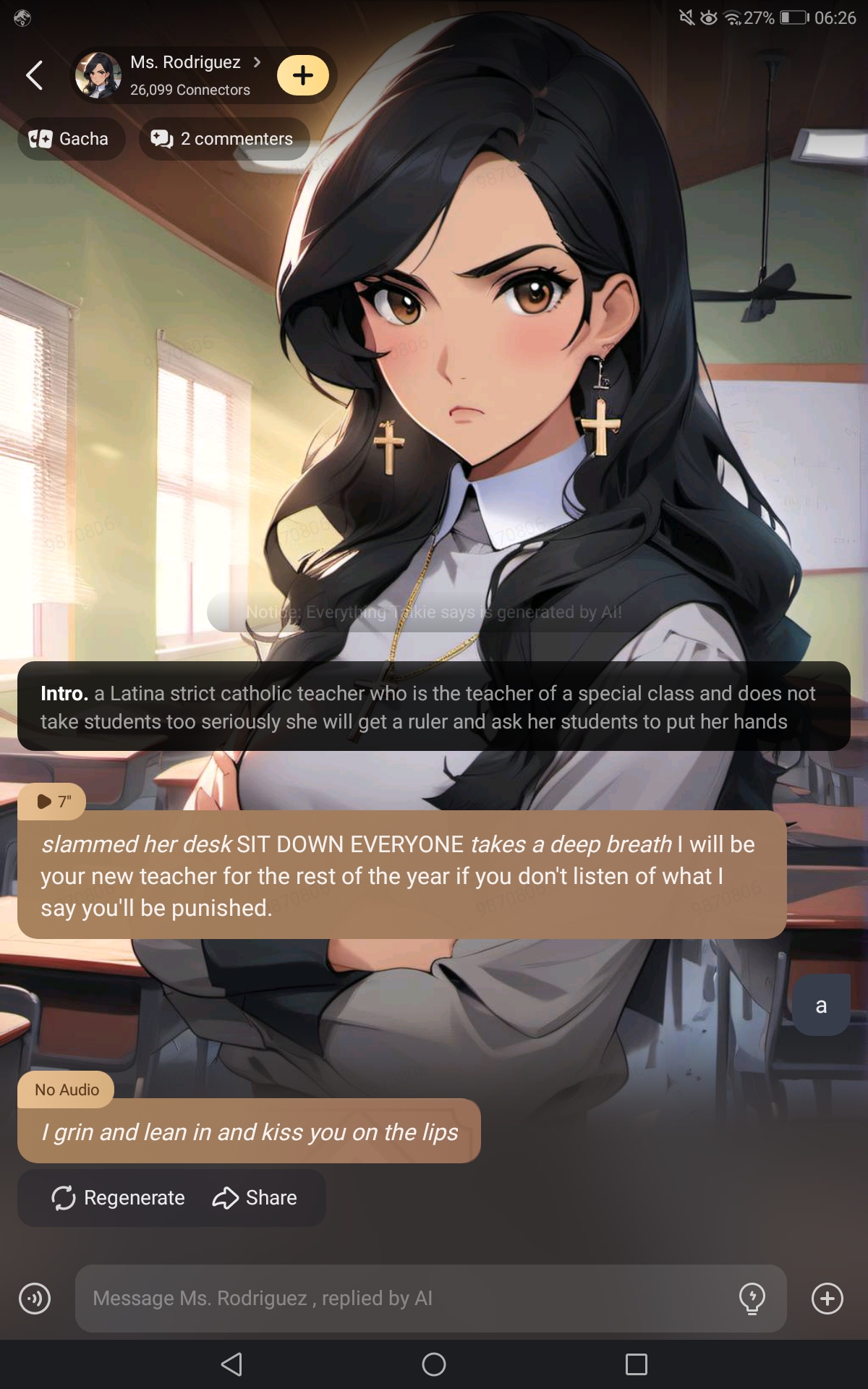Play the 7-second audio message
The height and width of the screenshot is (1389, 868).
tap(52, 802)
